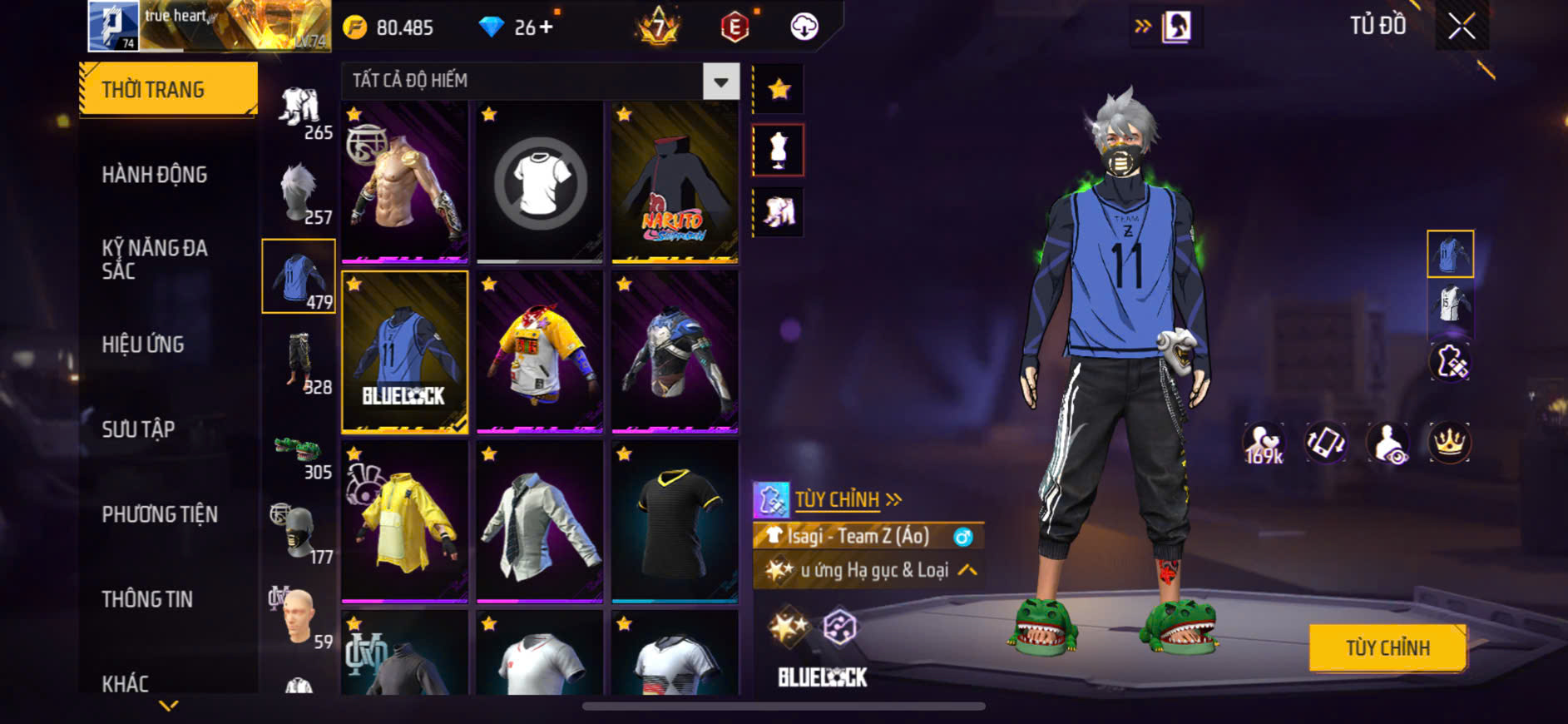Switch to the Hành Động tab
This screenshot has height=724, width=1568.
[x=155, y=175]
